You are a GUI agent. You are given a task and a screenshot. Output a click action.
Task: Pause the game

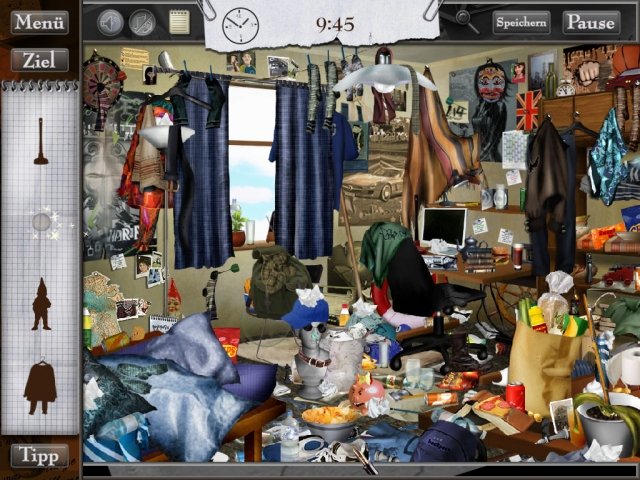click(x=590, y=21)
